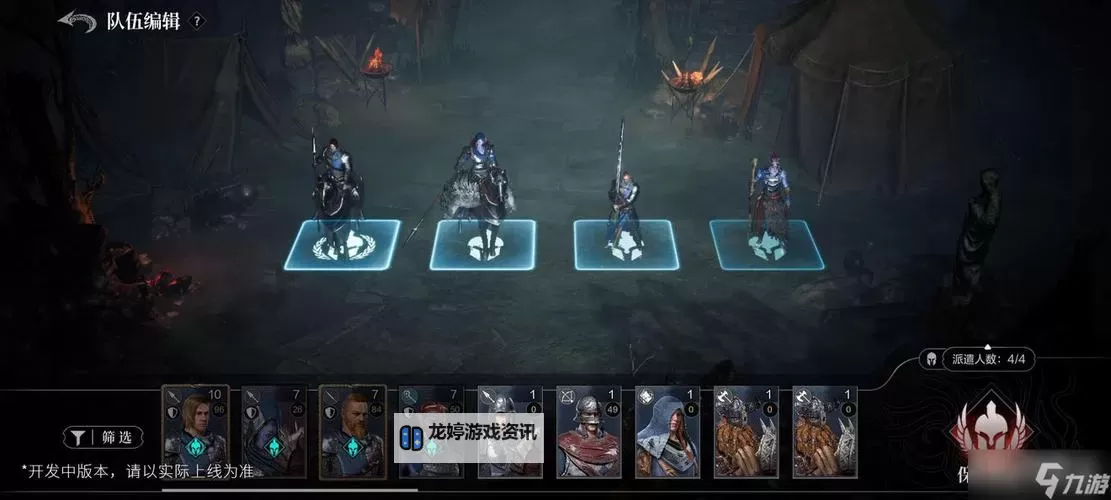The image size is (1111, 500).
Task: Select the first mounted knight's formation tile
Action: pyautogui.click(x=344, y=245)
